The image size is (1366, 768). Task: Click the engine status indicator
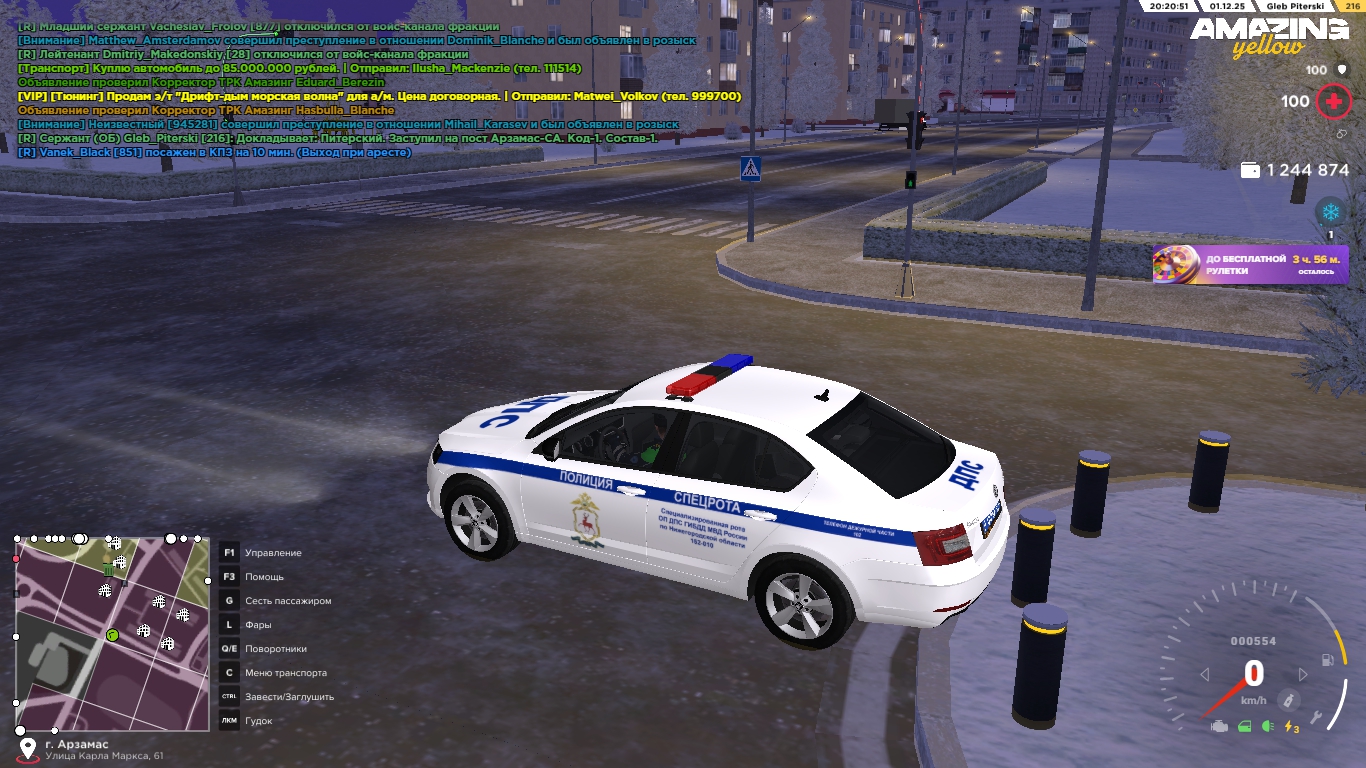1218,727
